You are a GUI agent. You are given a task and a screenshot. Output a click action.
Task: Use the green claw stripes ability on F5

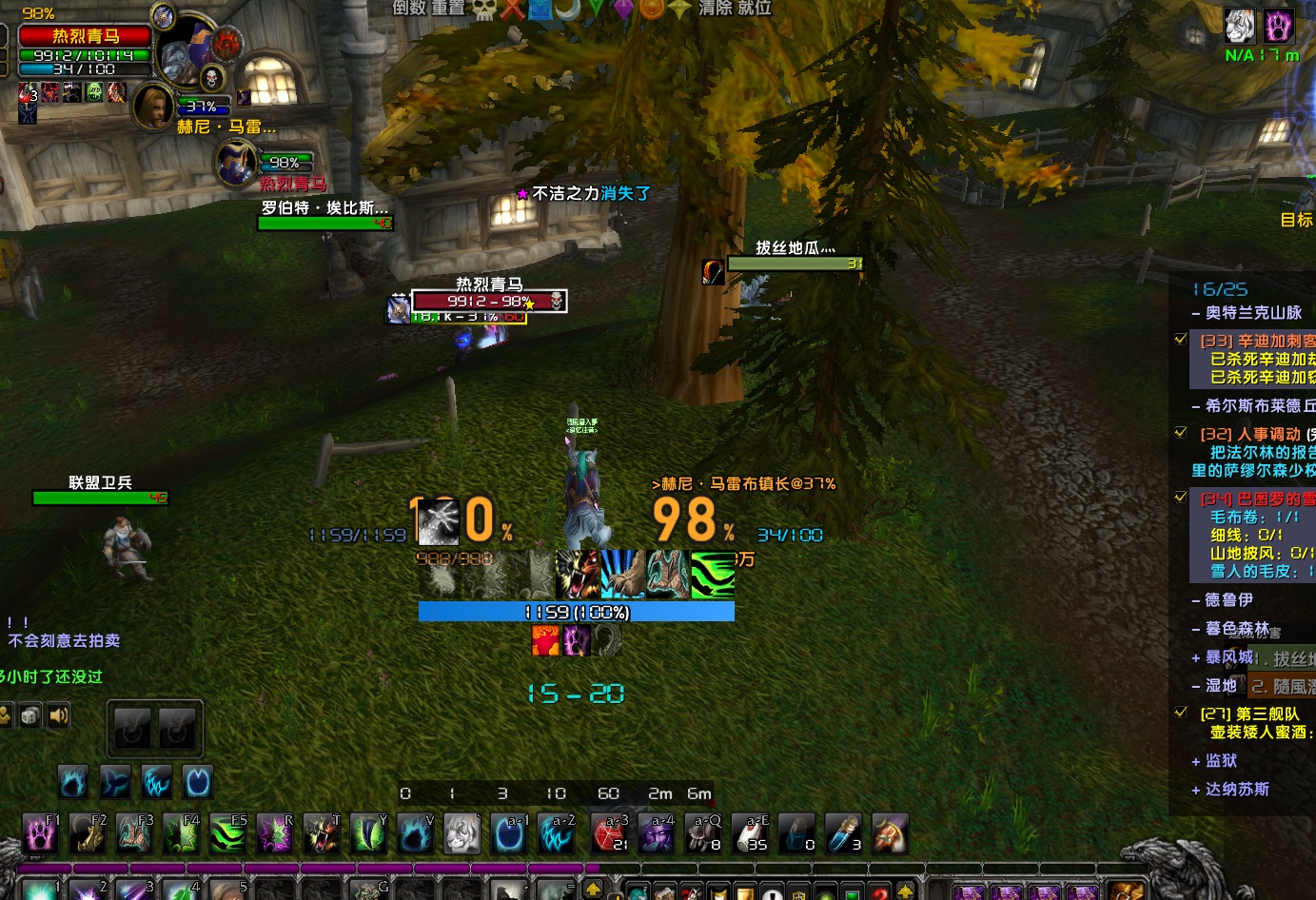pyautogui.click(x=227, y=834)
